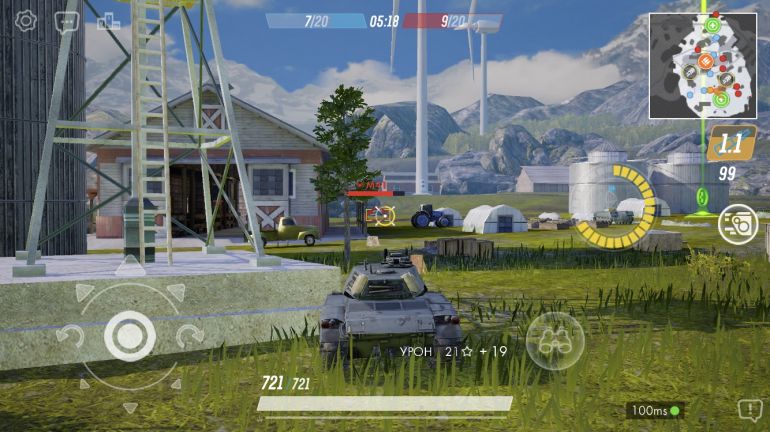This screenshot has height=432, width=770.
Task: Open the chat speech bubble
Action: click(x=67, y=21)
